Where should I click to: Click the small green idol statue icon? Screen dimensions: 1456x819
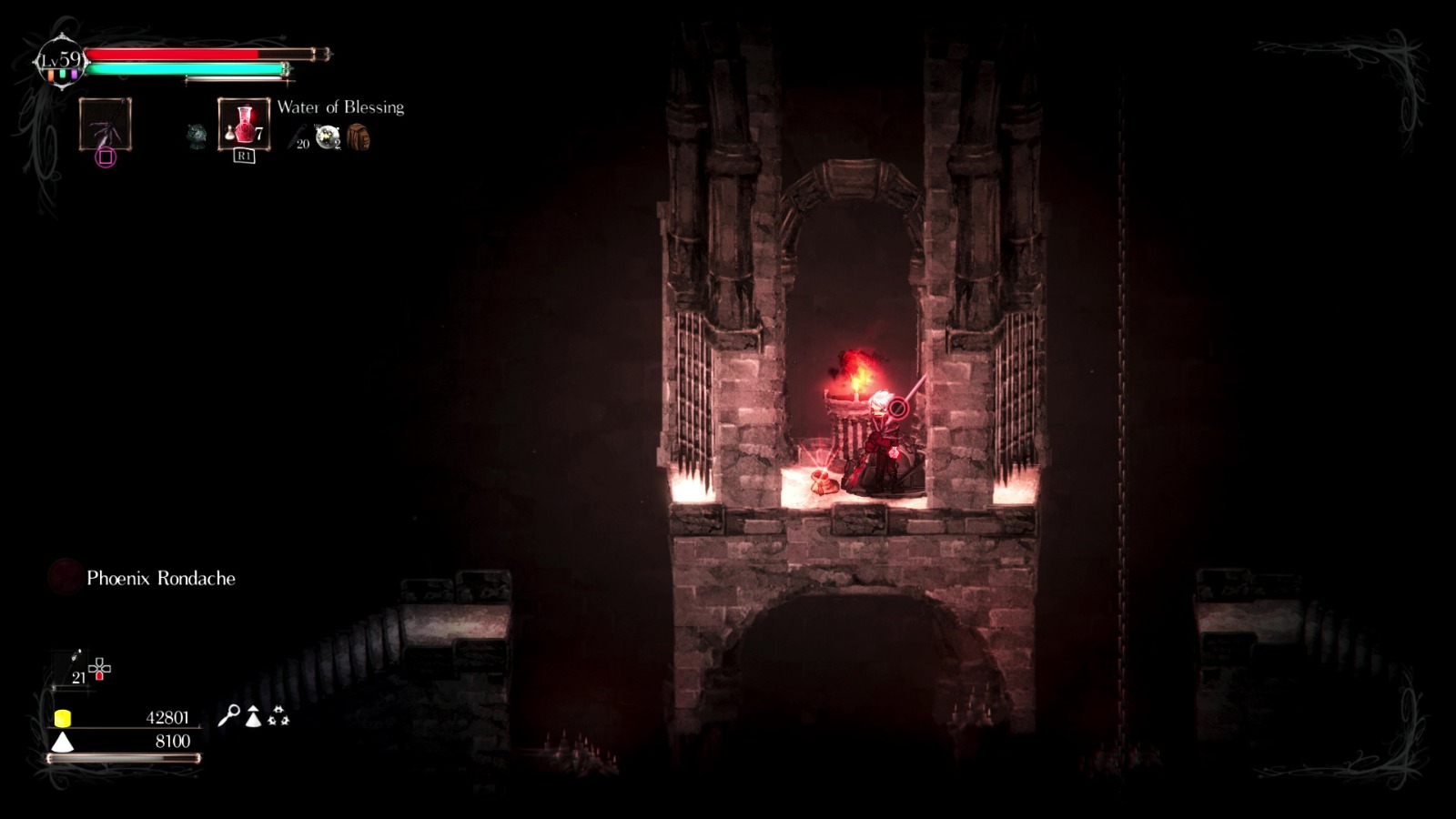pyautogui.click(x=197, y=136)
